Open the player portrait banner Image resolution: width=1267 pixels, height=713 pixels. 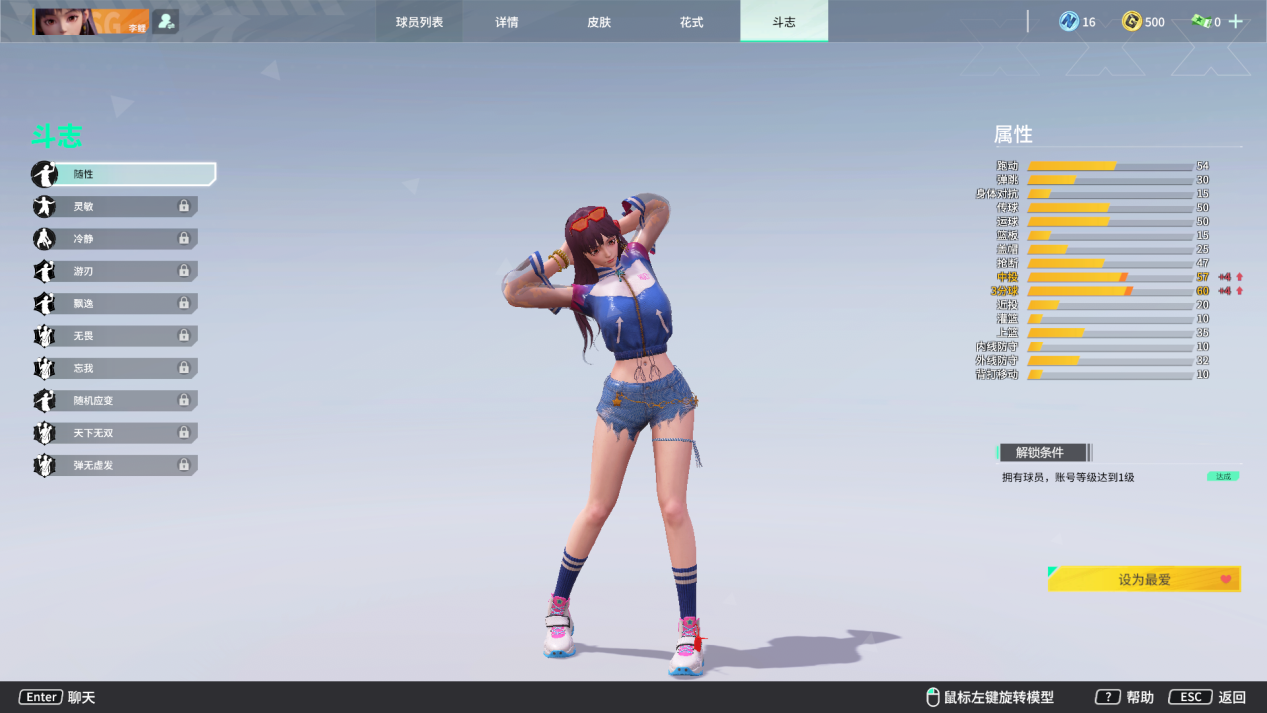pos(91,21)
